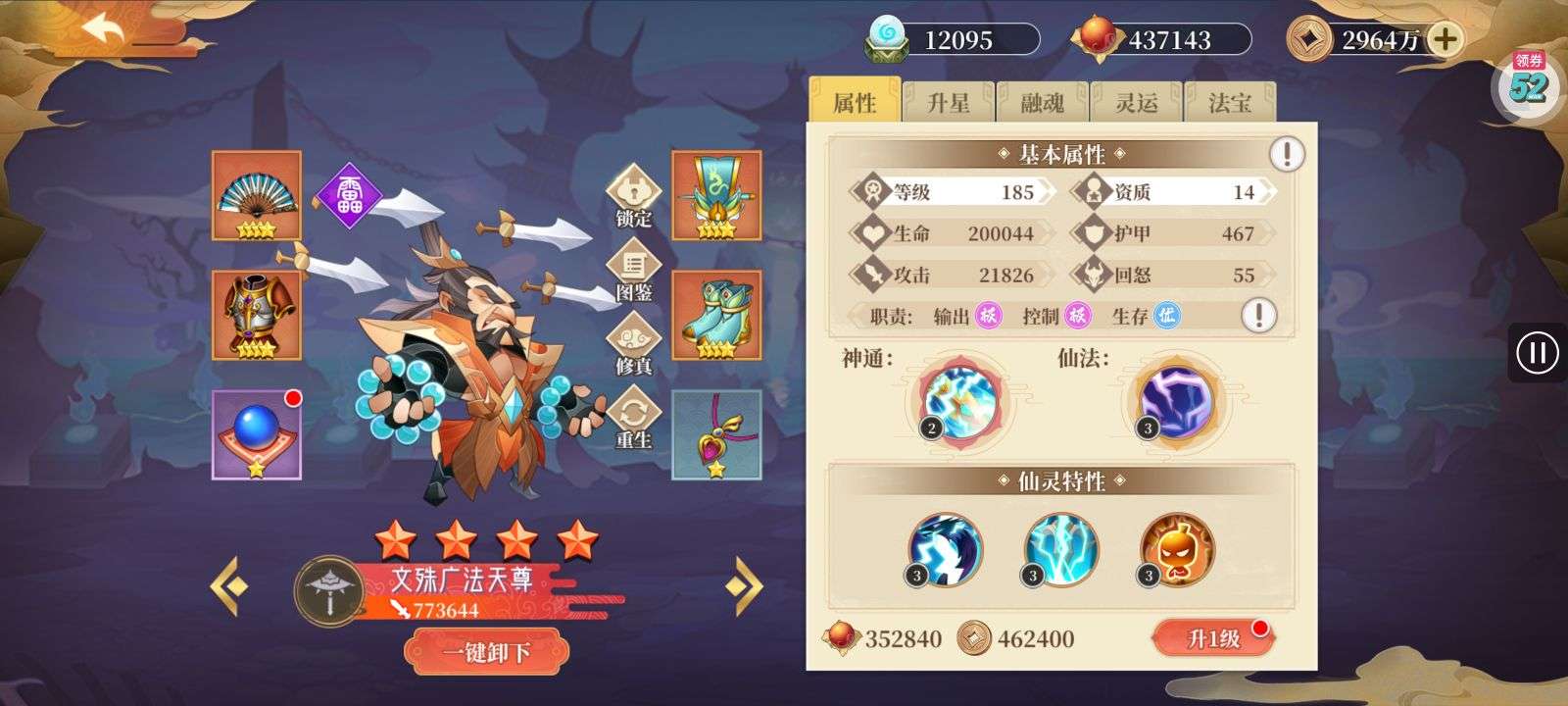Open the 修真 cultivation icon
Viewport: 1568px width, 706px height.
click(x=634, y=338)
